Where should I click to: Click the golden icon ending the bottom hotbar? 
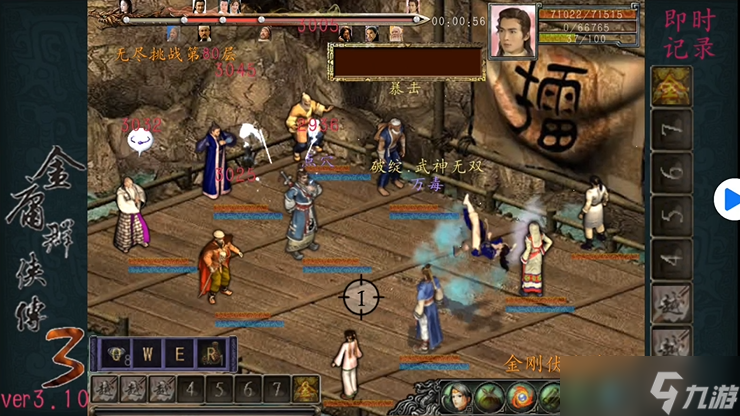pyautogui.click(x=306, y=389)
